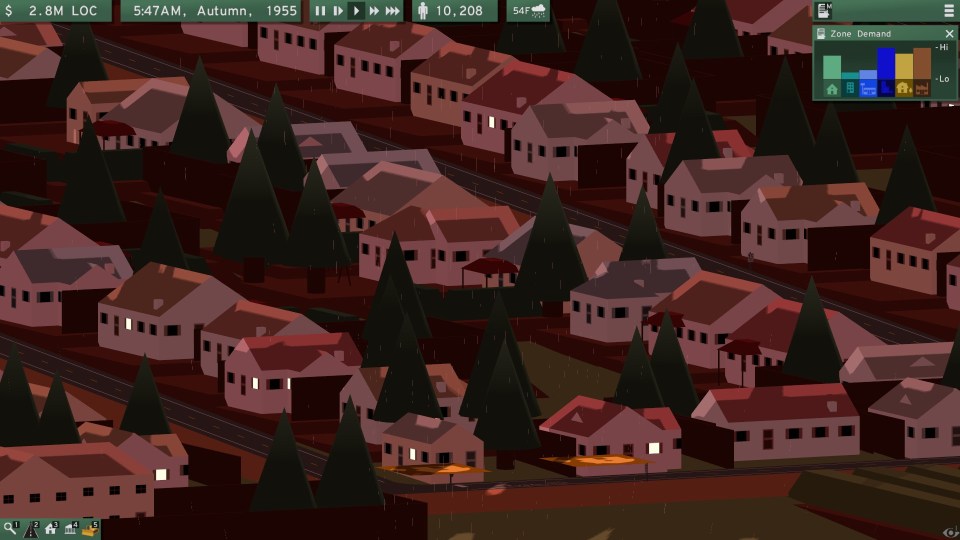Open the budget money display
The height and width of the screenshot is (540, 960).
point(58,11)
